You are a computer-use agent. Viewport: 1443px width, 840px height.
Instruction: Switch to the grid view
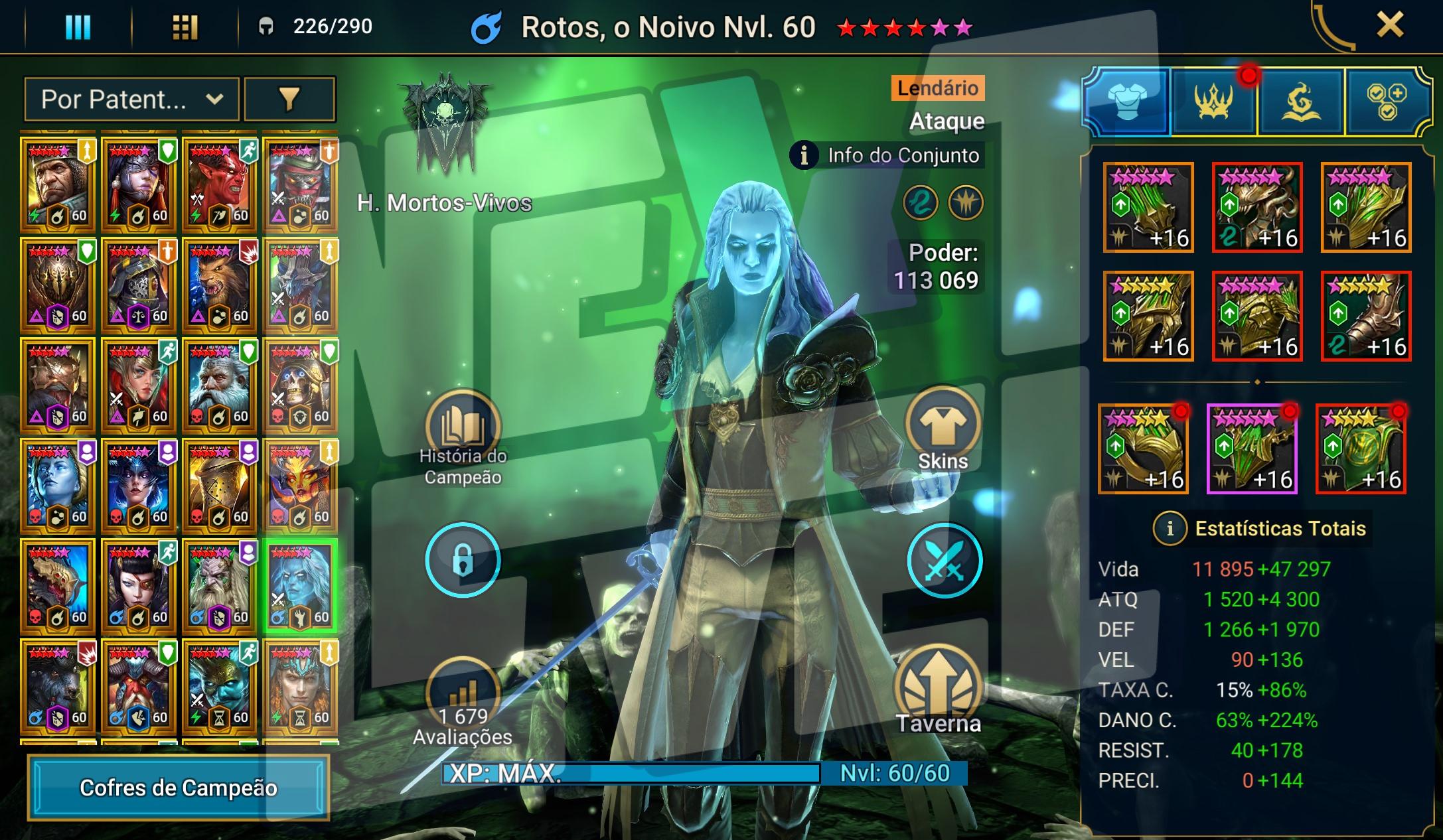point(185,27)
